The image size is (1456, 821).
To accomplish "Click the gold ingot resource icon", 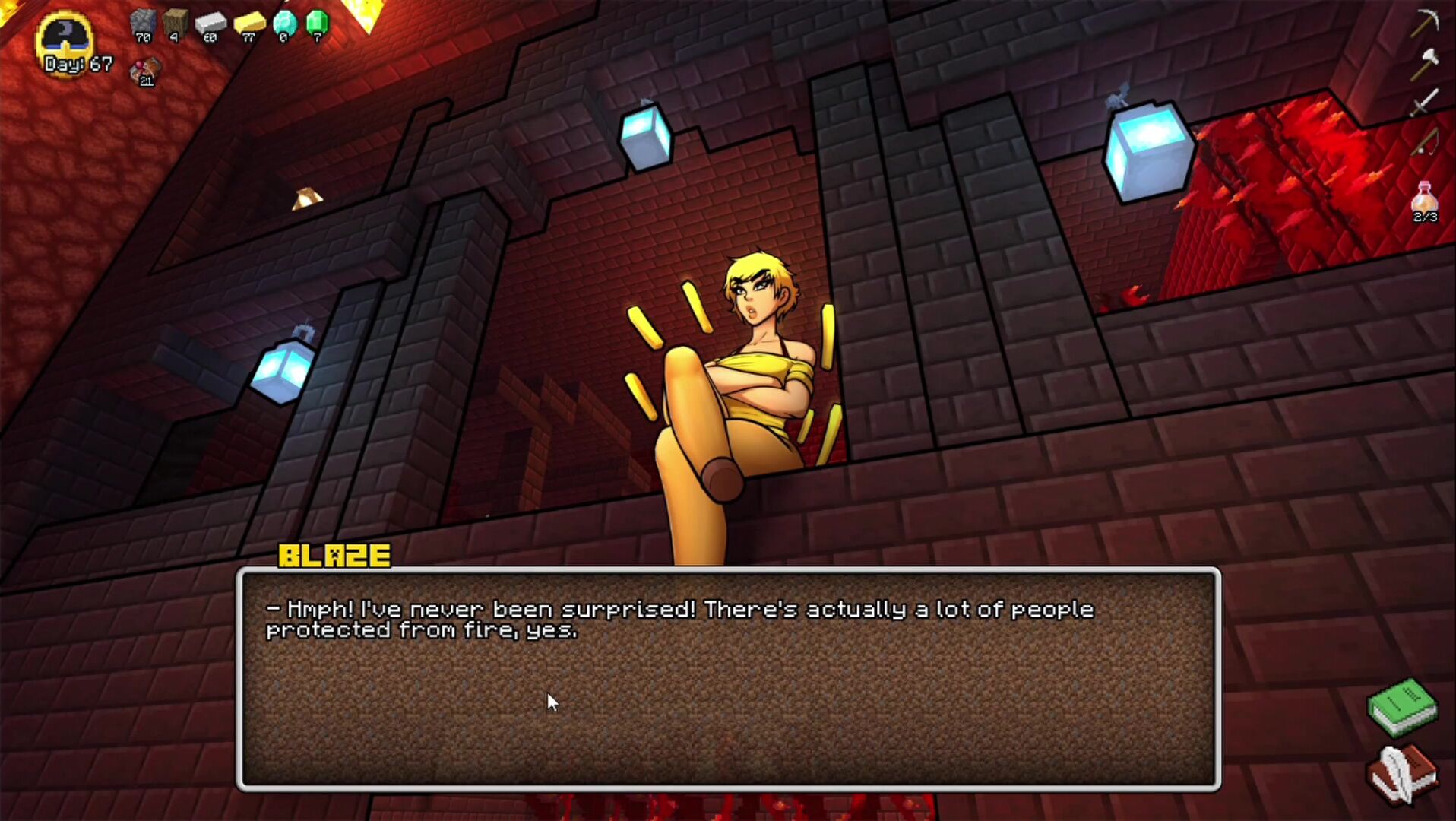I will coord(248,25).
